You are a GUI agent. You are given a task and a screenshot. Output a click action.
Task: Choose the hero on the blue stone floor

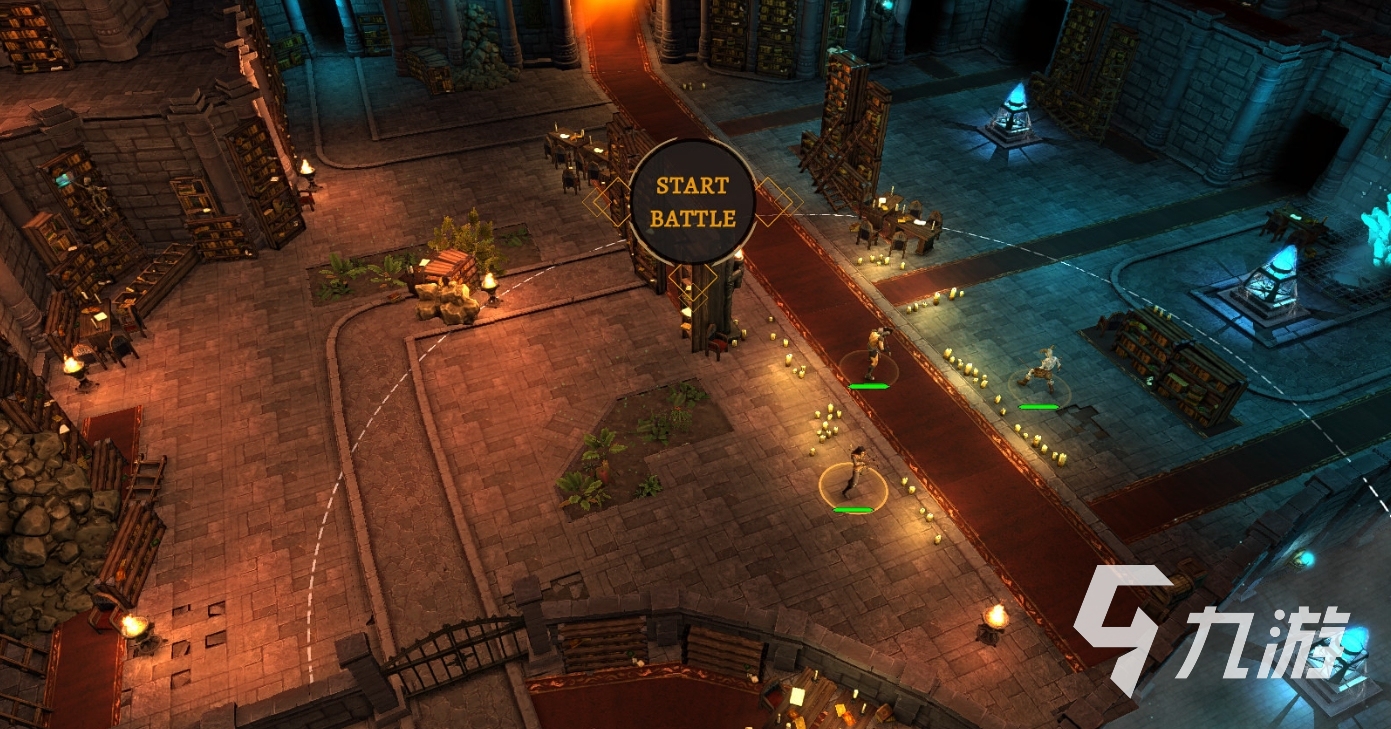pyautogui.click(x=1041, y=372)
